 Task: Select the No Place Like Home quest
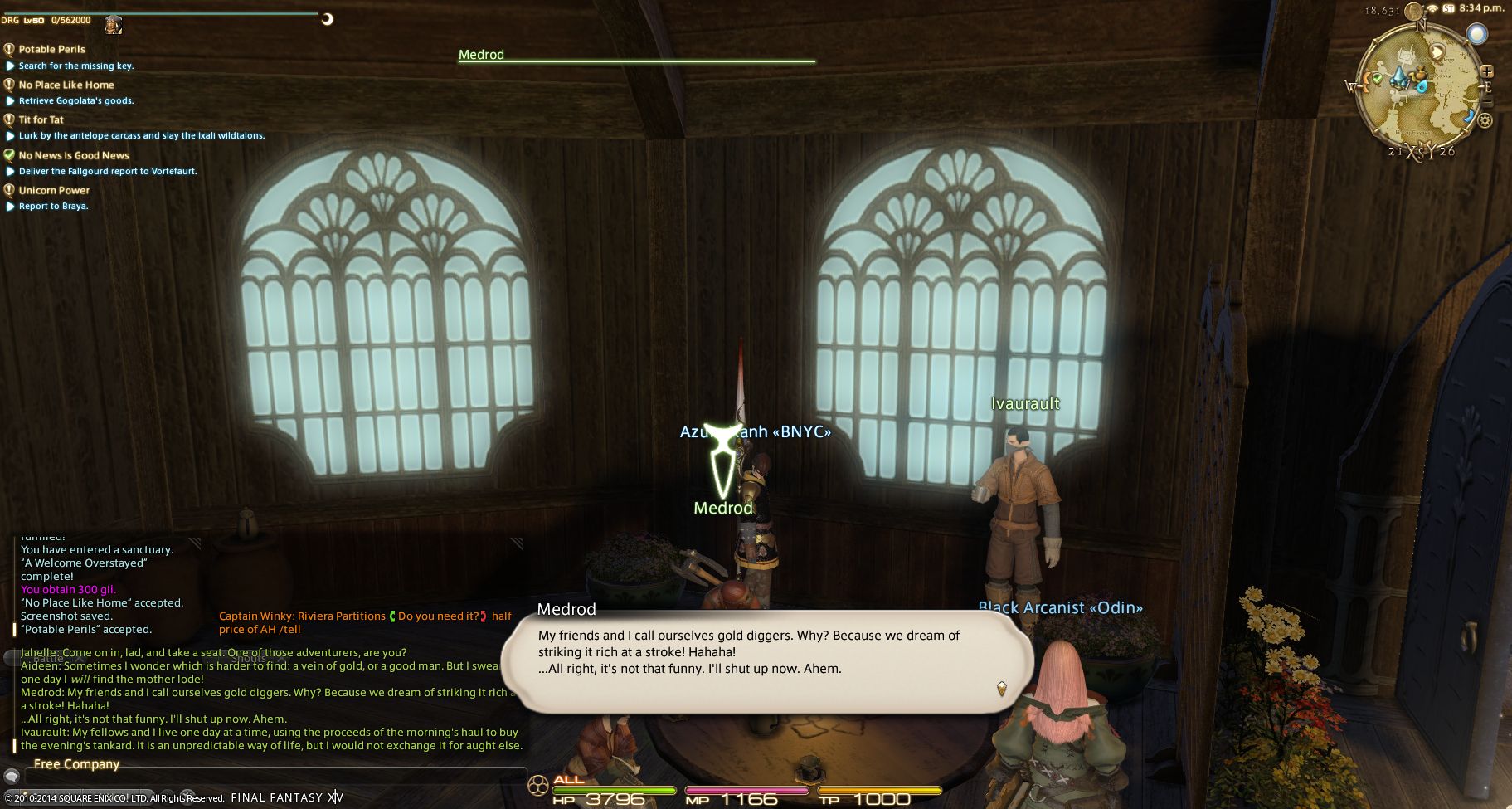coord(66,85)
